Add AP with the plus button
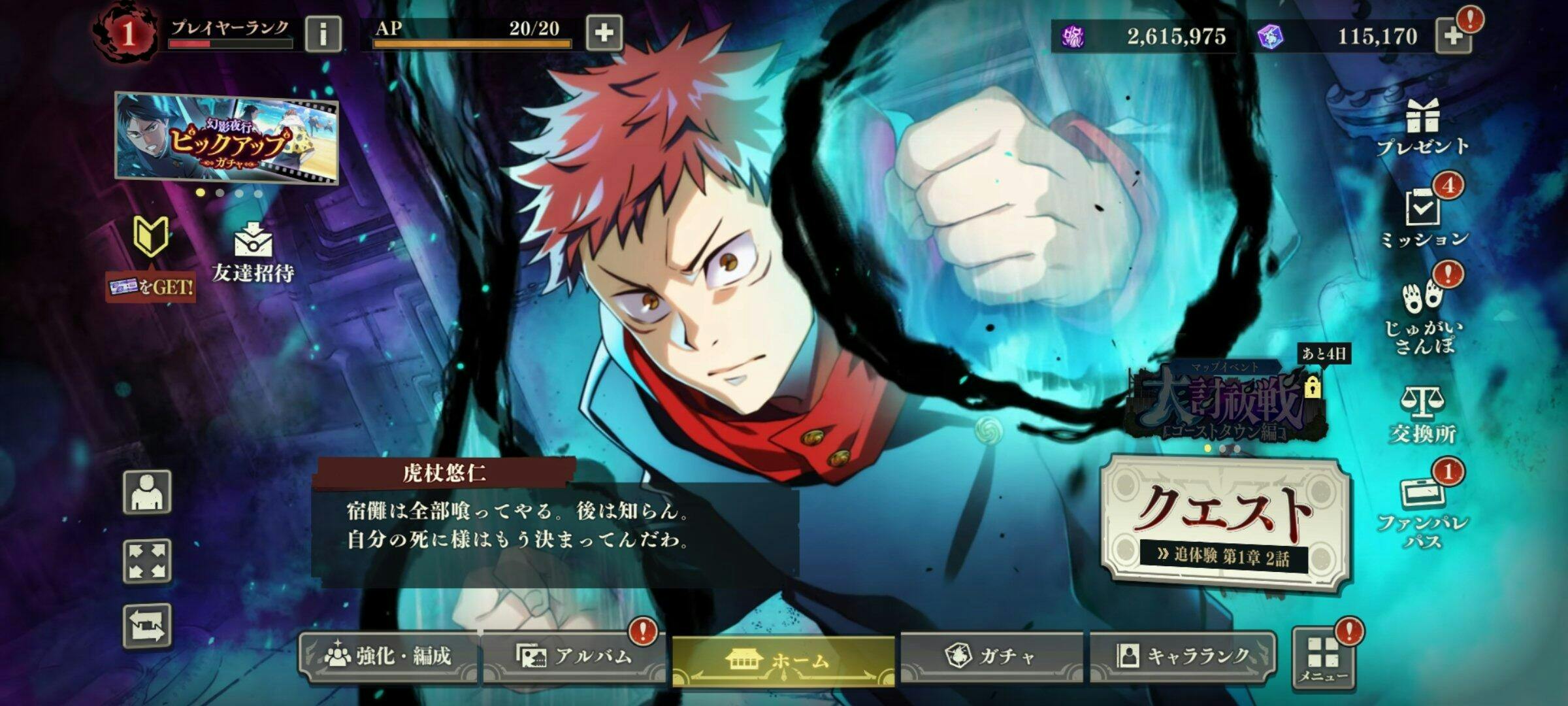Image resolution: width=1568 pixels, height=706 pixels. [604, 33]
